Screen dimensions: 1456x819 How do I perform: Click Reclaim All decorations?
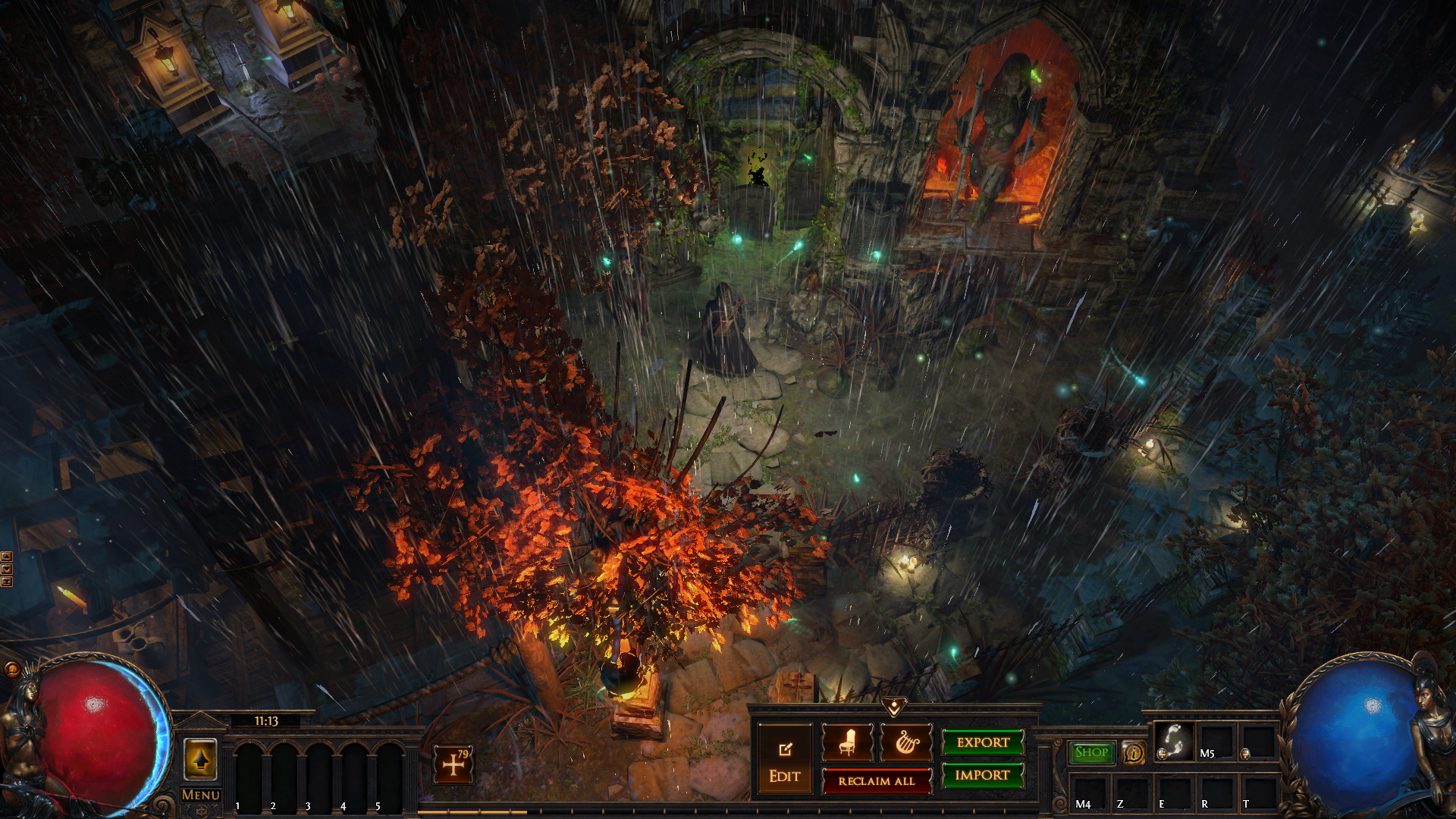tap(877, 781)
